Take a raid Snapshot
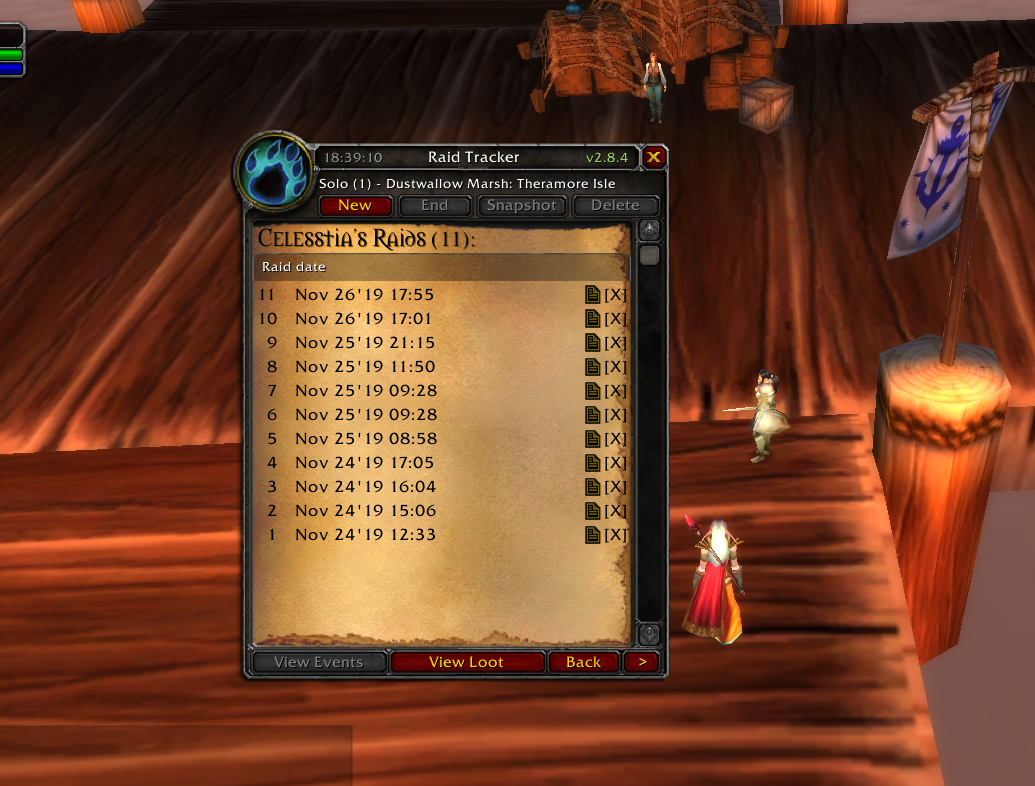1035x786 pixels. (521, 206)
